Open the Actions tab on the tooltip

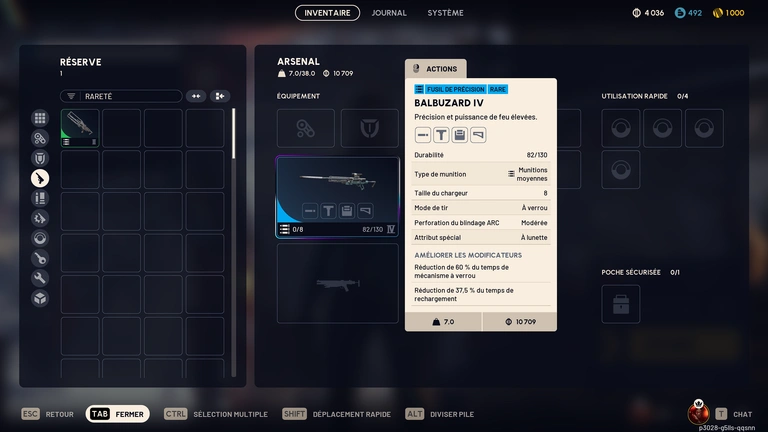436,69
